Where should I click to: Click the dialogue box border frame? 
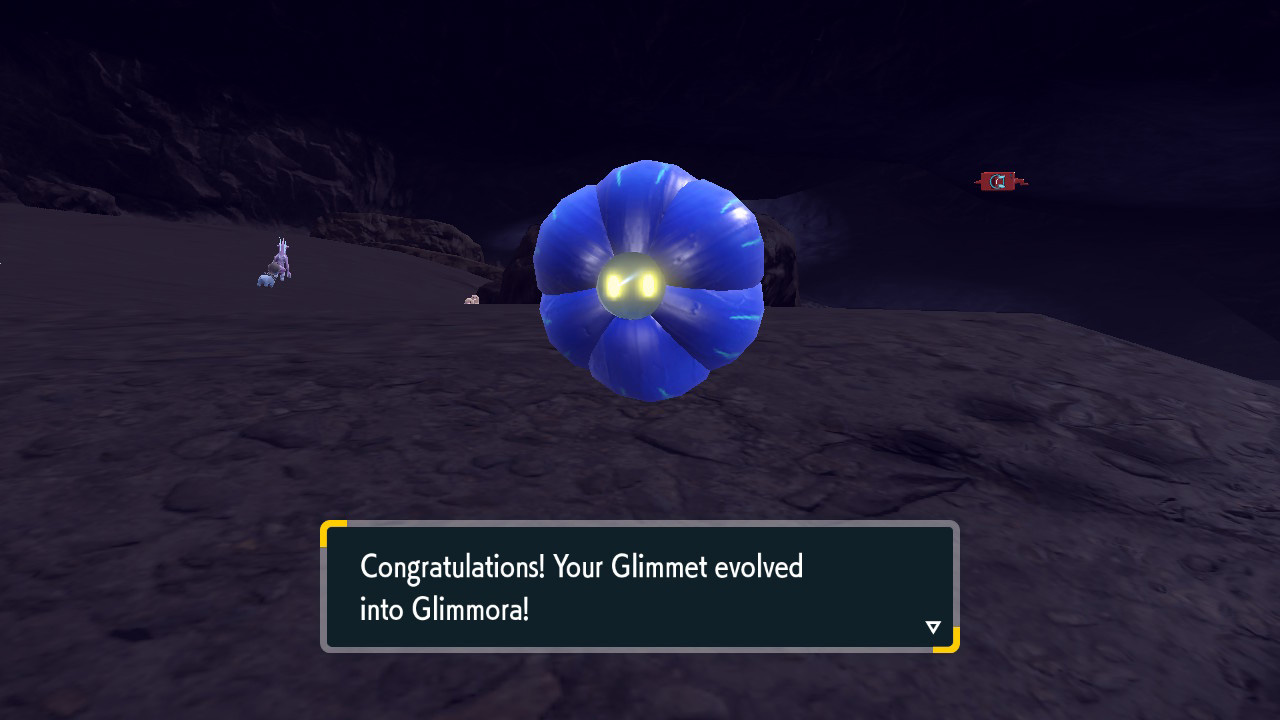pos(638,524)
